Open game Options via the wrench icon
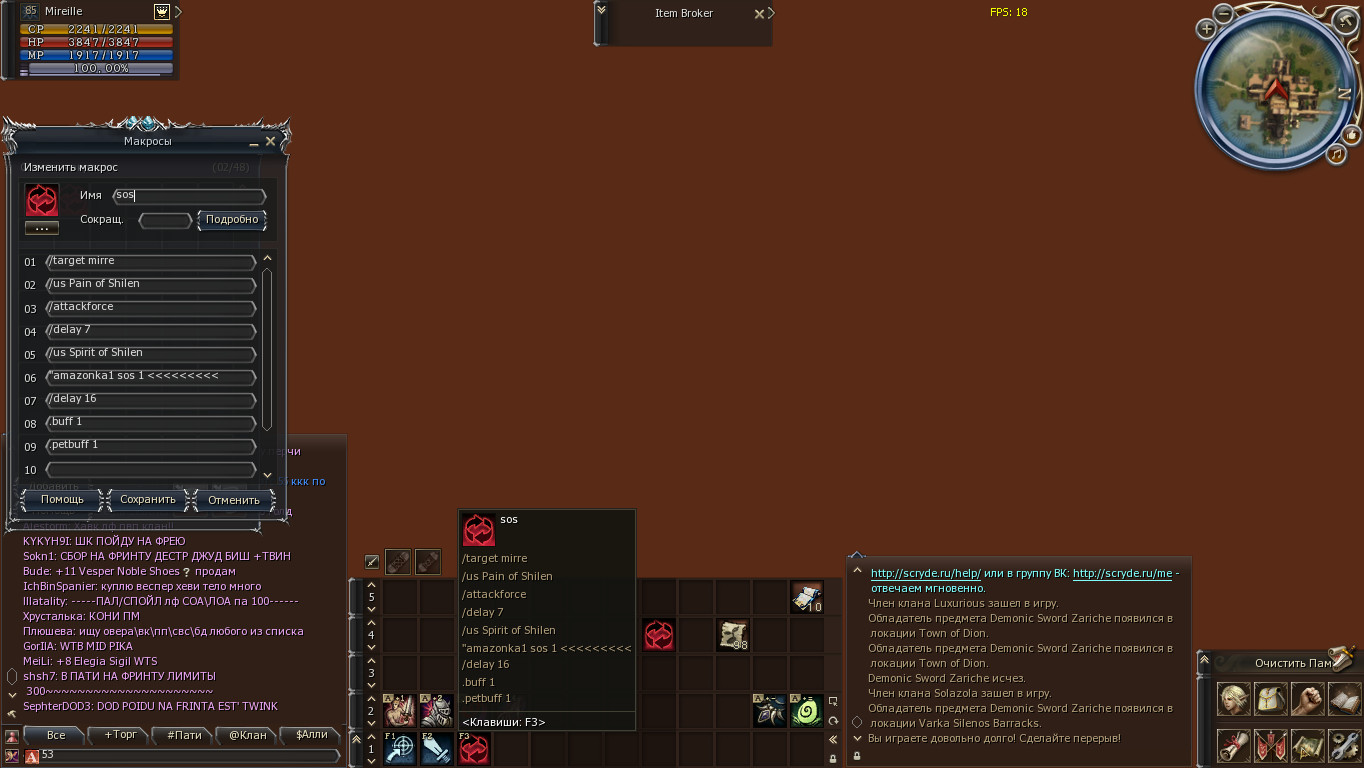Image resolution: width=1364 pixels, height=768 pixels. click(1343, 745)
